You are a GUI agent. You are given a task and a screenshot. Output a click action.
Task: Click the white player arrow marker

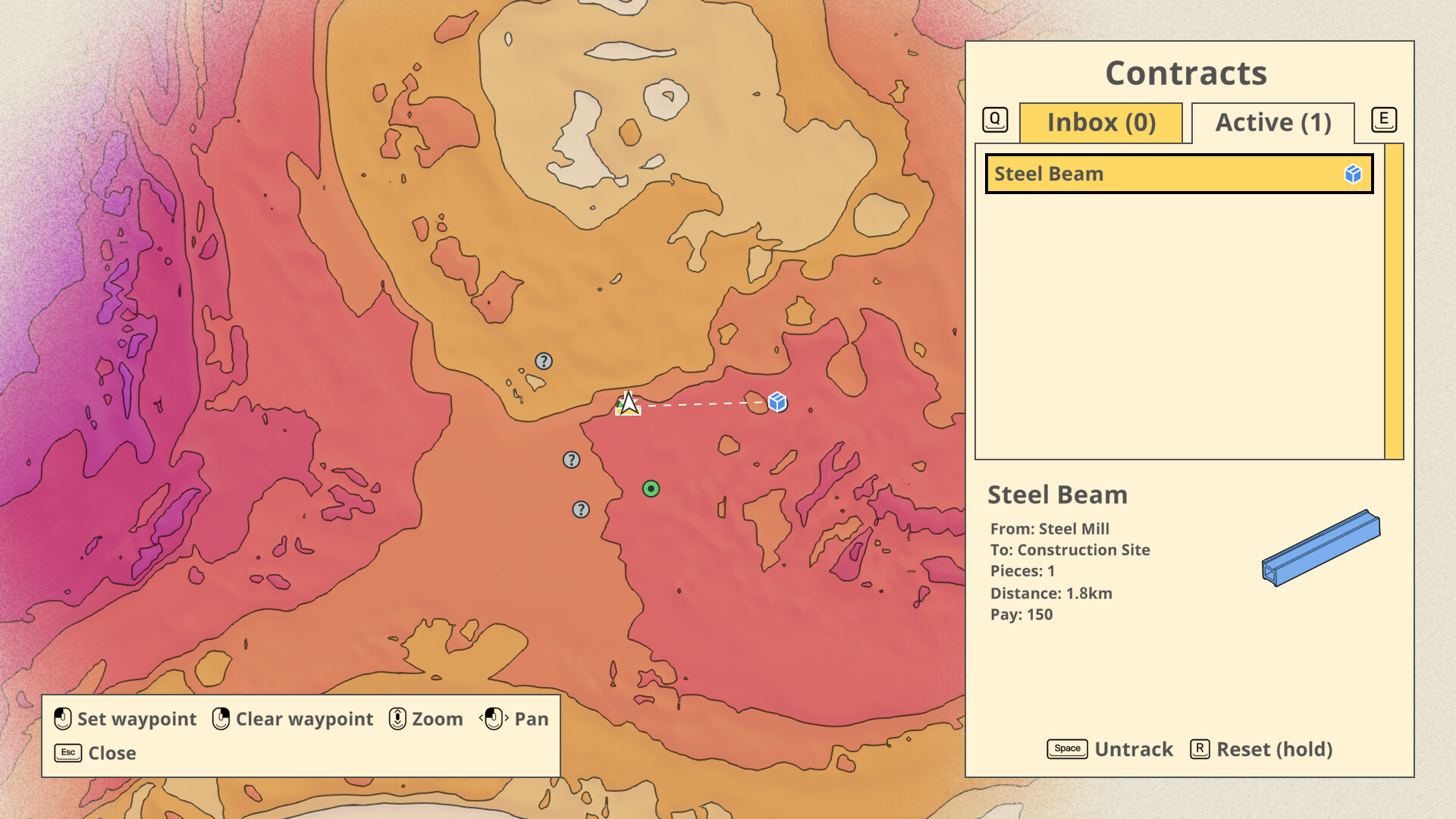coord(628,405)
